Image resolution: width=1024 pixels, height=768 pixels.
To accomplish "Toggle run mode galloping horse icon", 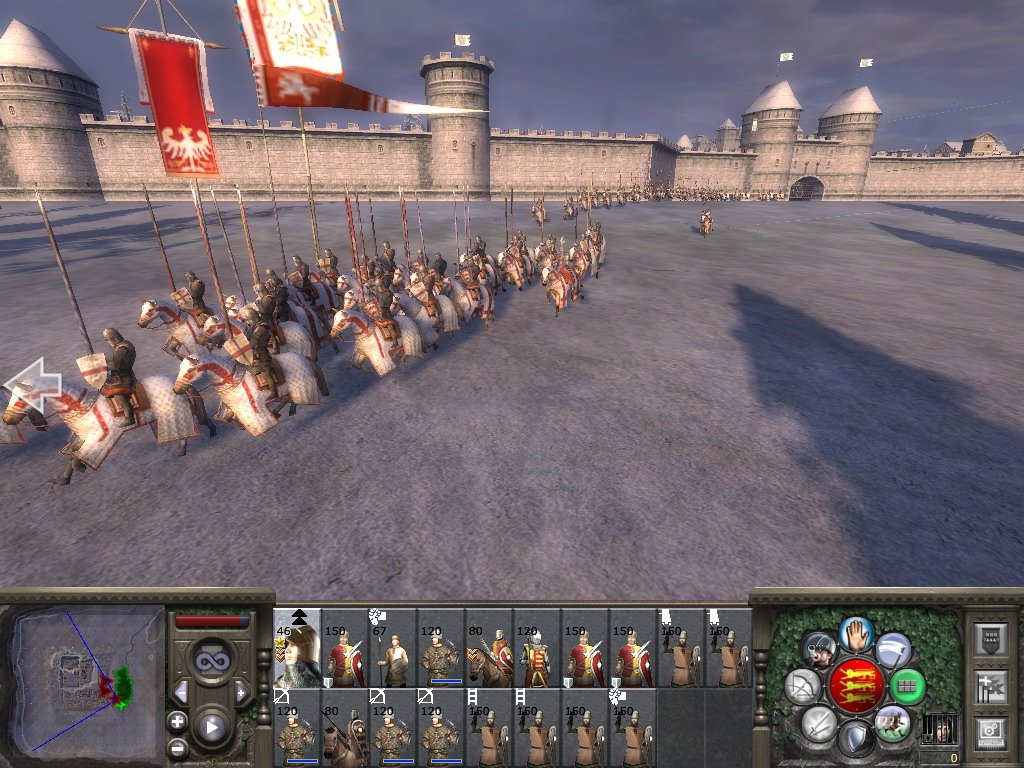I will tap(892, 722).
